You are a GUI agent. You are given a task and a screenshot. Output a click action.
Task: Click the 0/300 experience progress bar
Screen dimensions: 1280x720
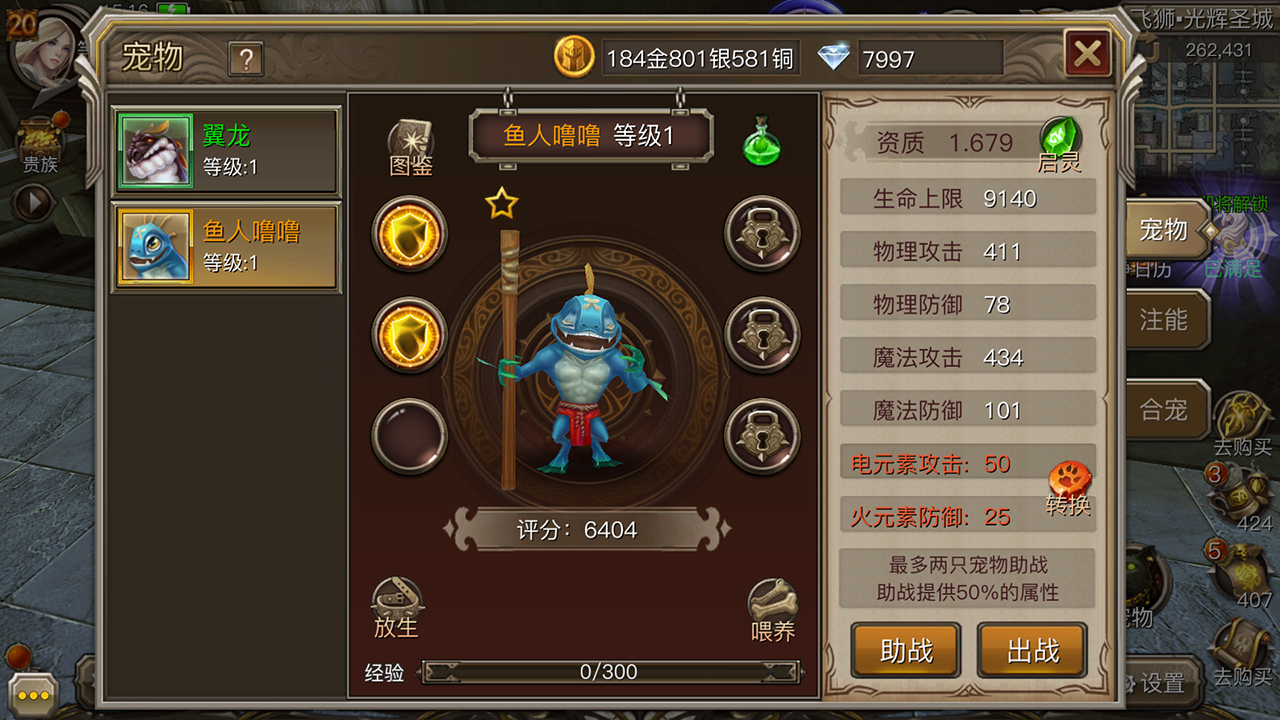[608, 672]
